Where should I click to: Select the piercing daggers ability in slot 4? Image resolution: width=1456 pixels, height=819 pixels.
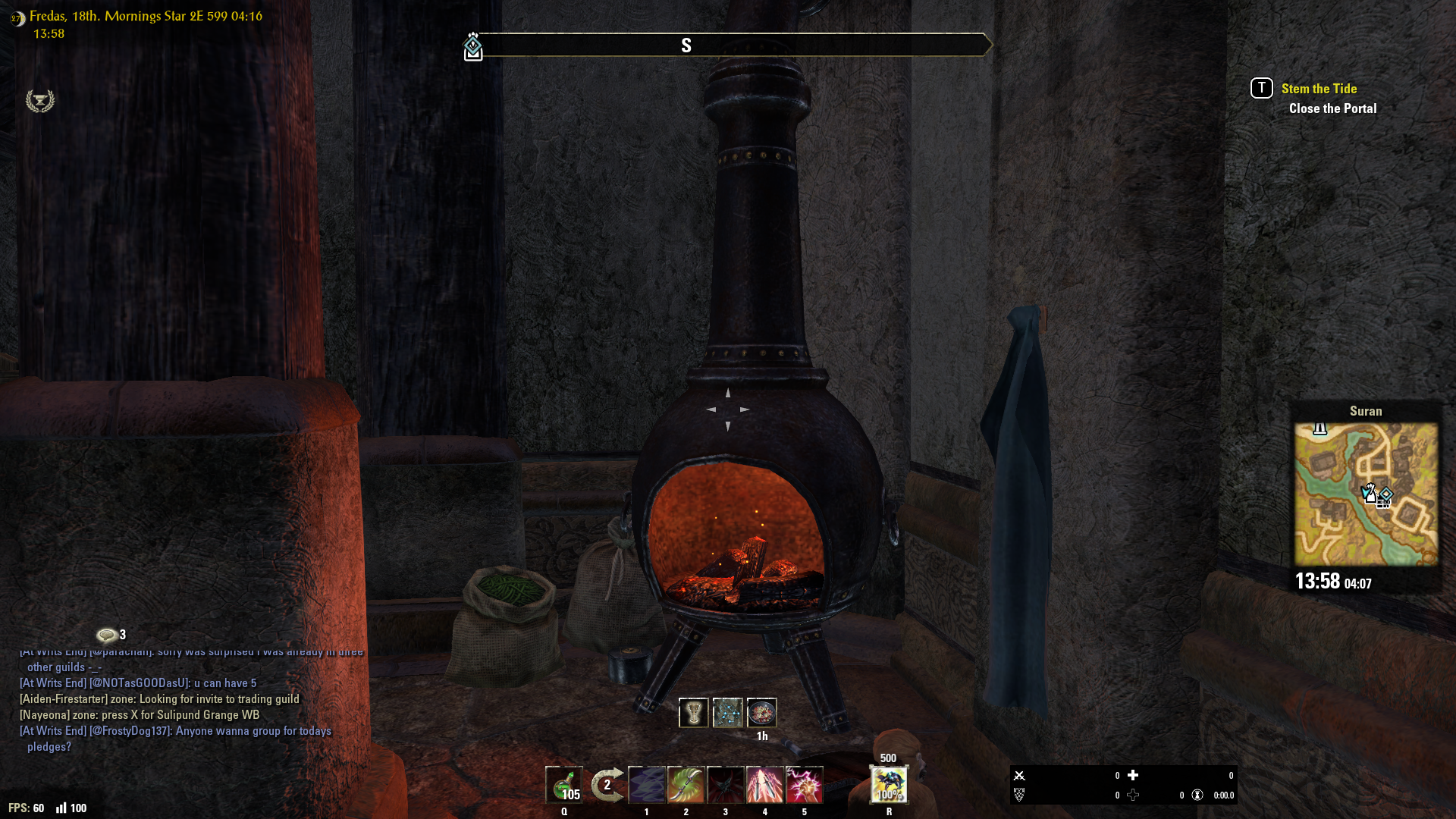click(x=765, y=785)
